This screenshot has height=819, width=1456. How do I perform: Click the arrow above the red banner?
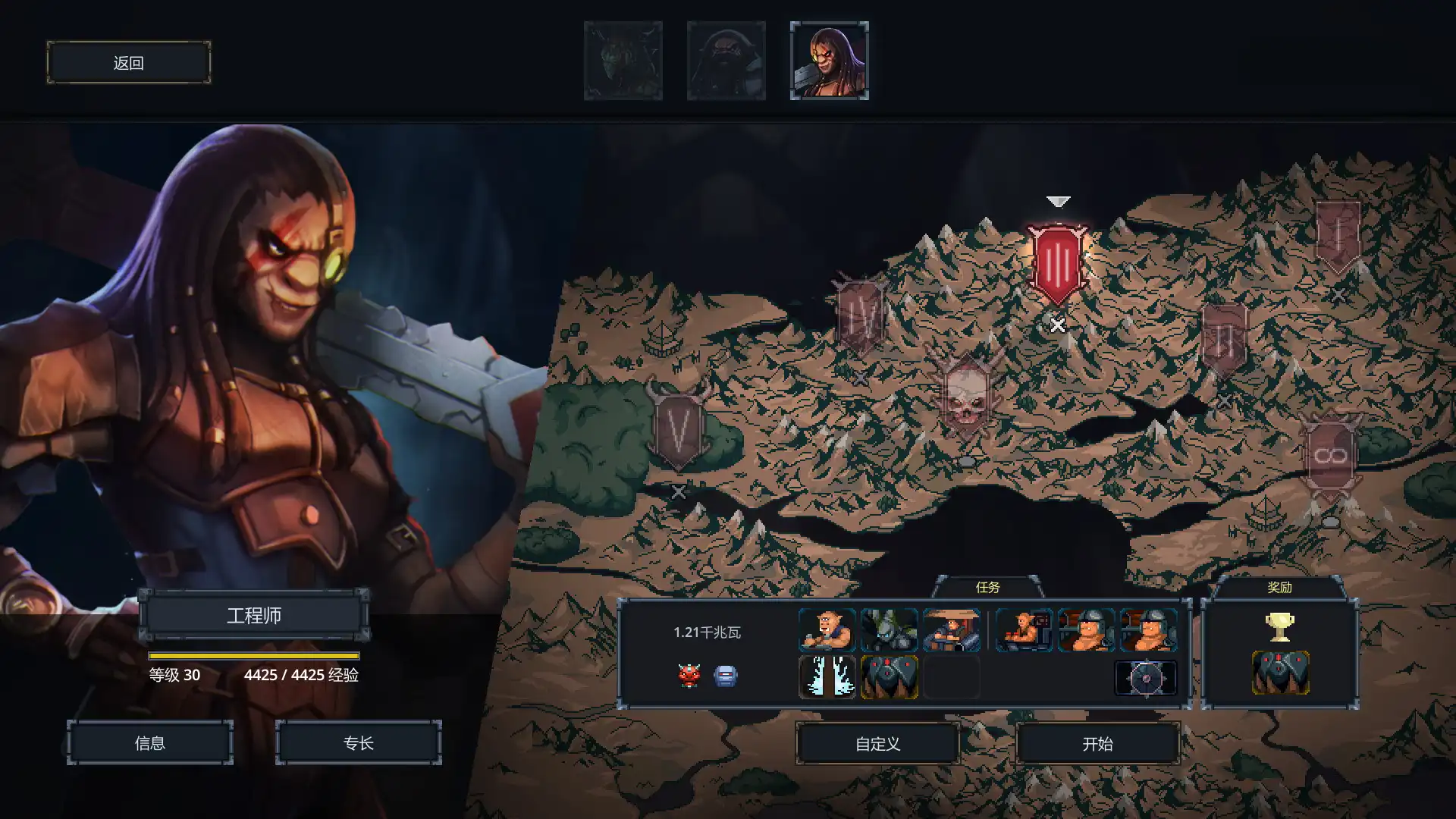pyautogui.click(x=1057, y=201)
